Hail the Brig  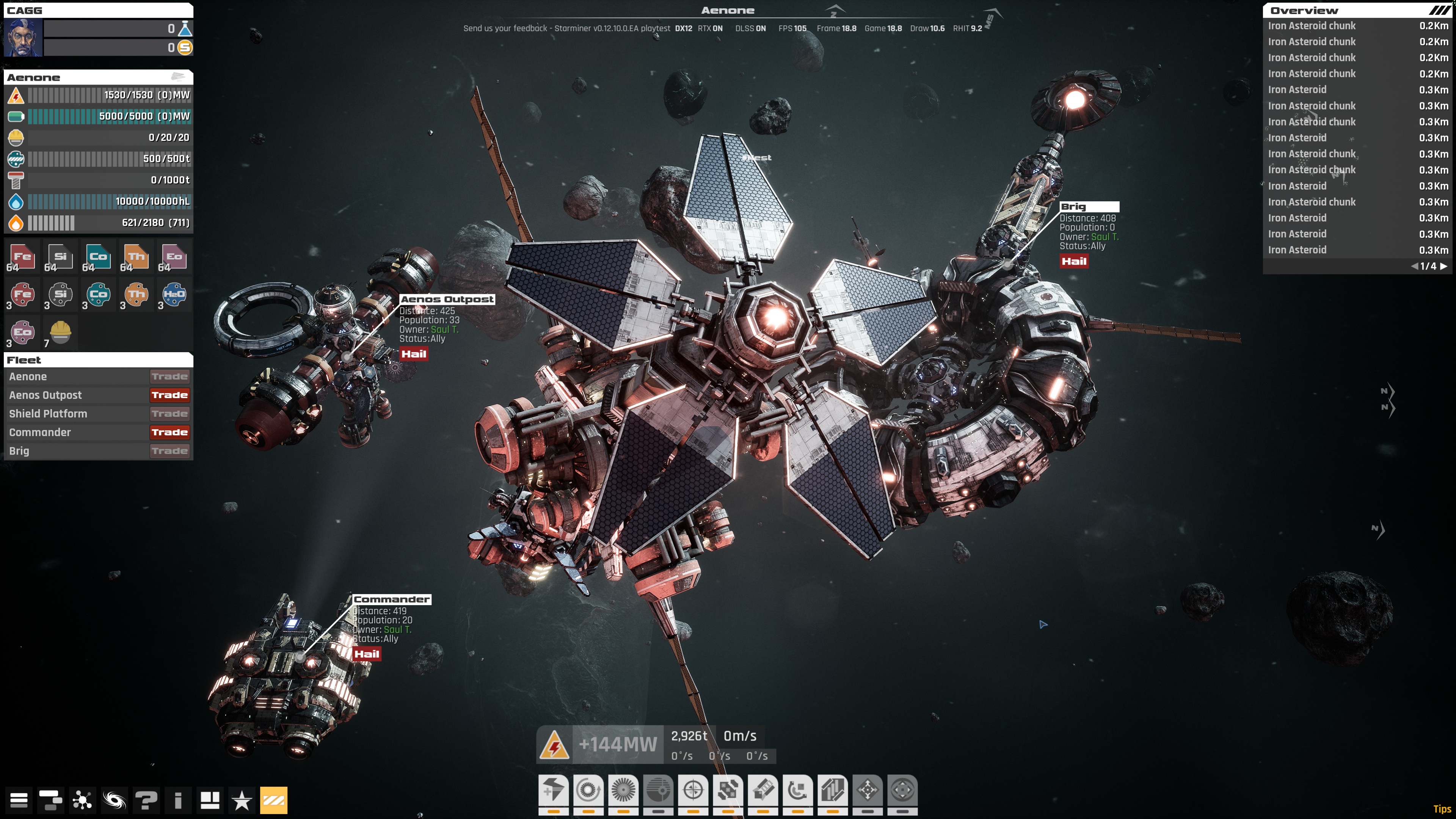pos(1073,261)
